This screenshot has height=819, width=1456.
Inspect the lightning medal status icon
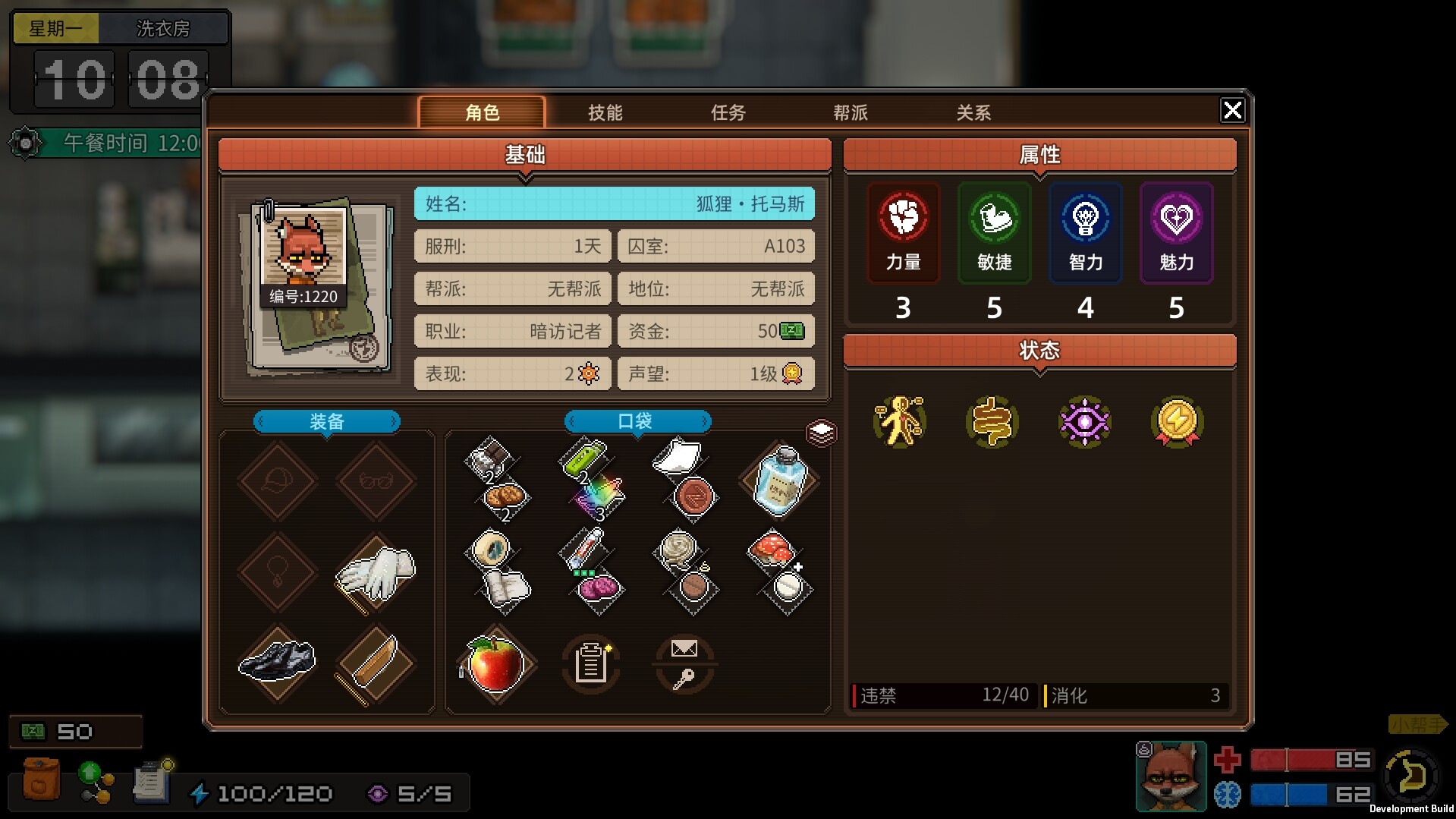coord(1176,421)
